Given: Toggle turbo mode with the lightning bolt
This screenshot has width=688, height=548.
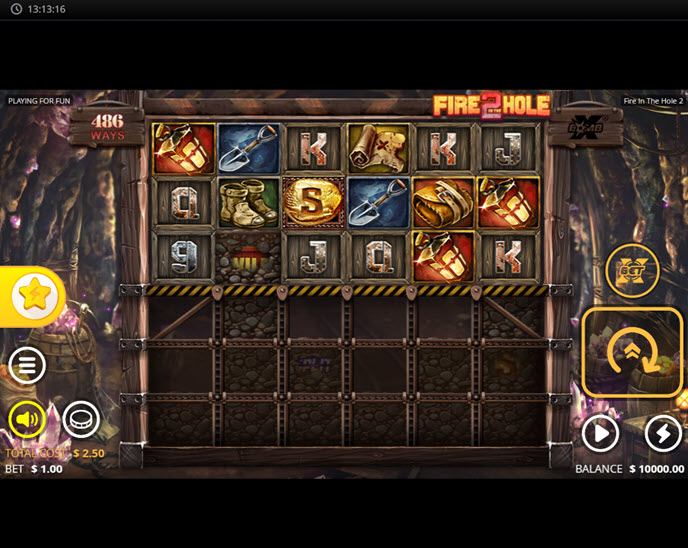Looking at the screenshot, I should [x=663, y=434].
